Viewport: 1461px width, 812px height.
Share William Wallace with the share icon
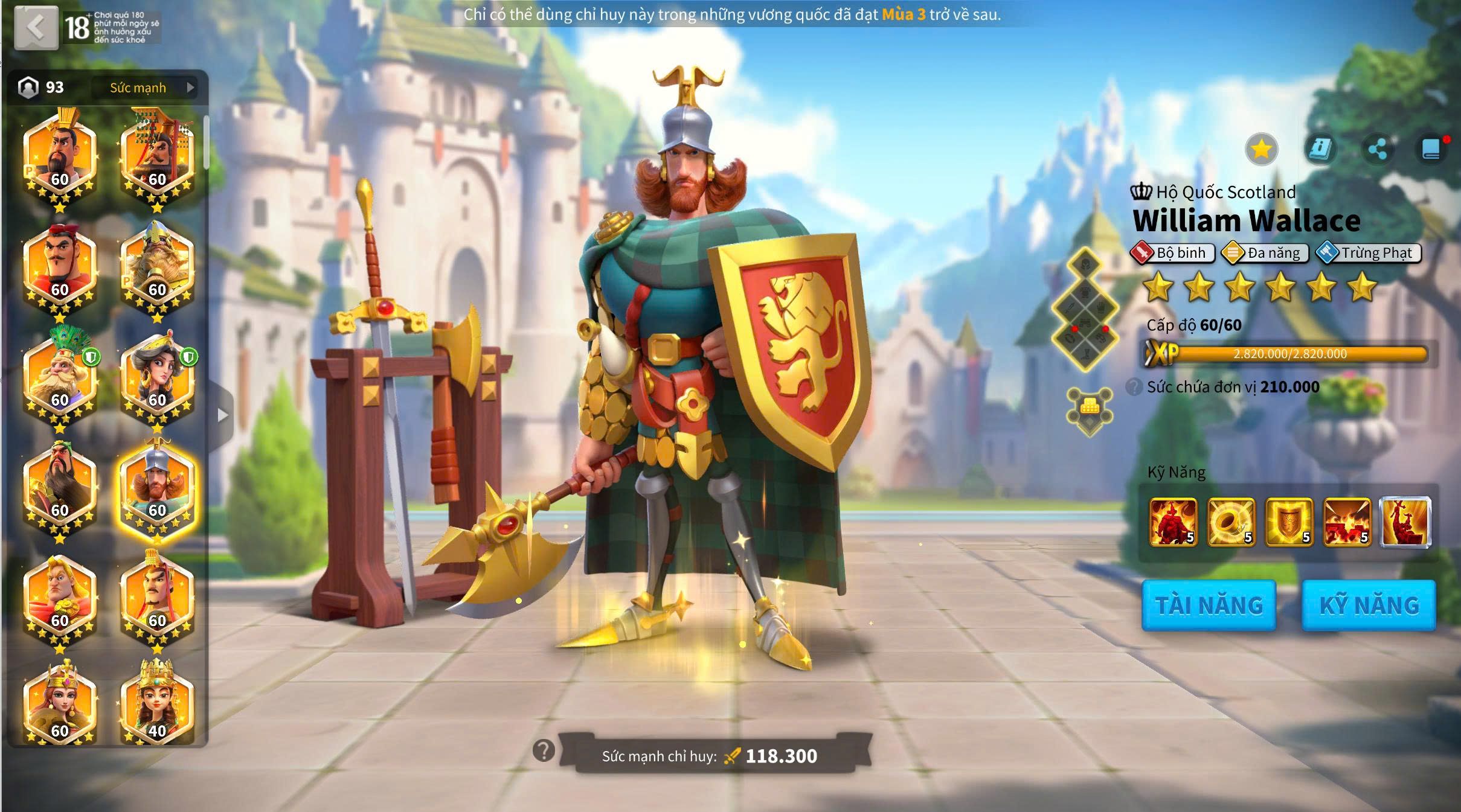tap(1377, 149)
